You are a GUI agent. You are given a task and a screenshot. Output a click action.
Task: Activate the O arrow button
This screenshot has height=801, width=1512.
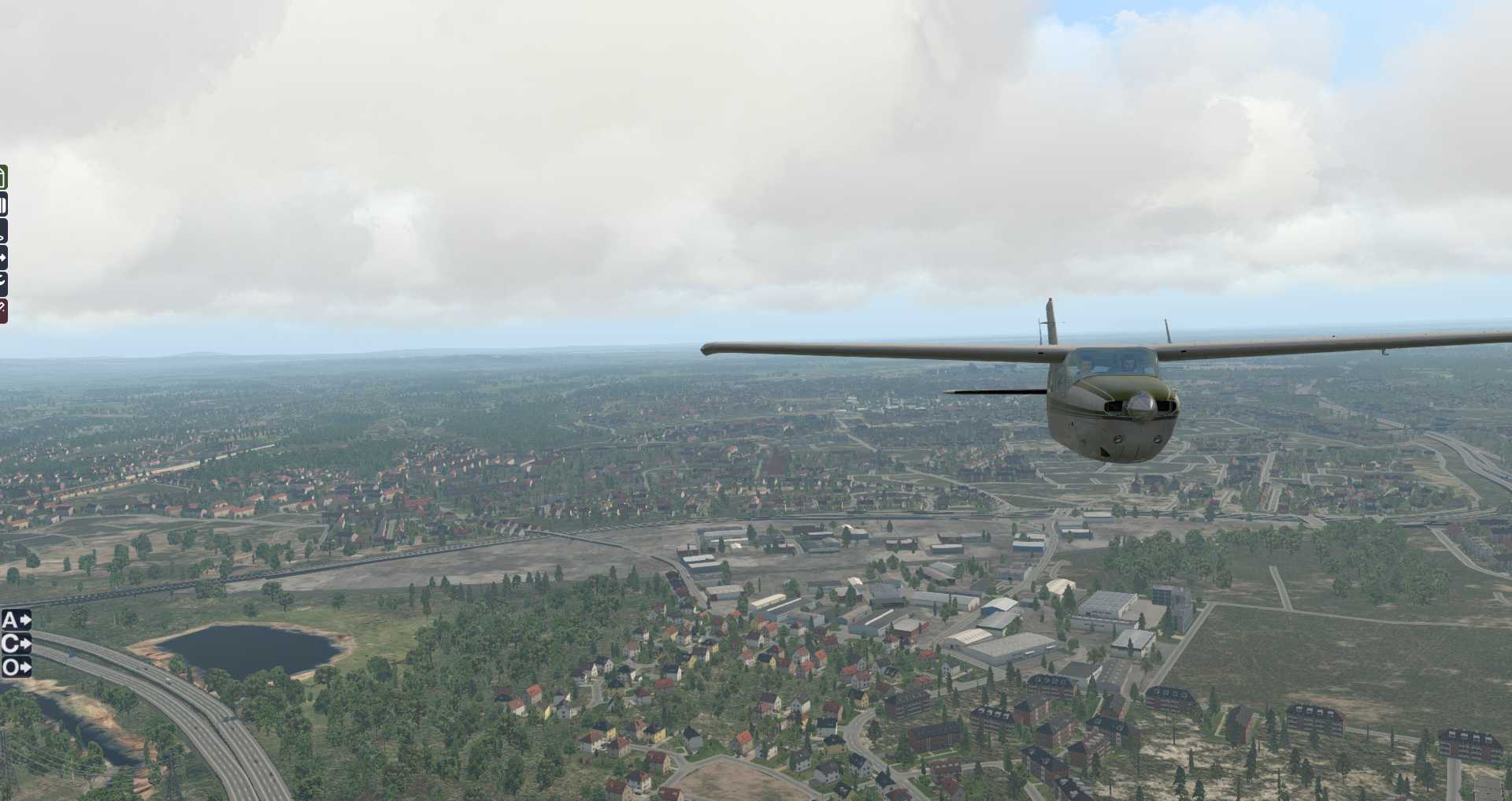pyautogui.click(x=16, y=668)
